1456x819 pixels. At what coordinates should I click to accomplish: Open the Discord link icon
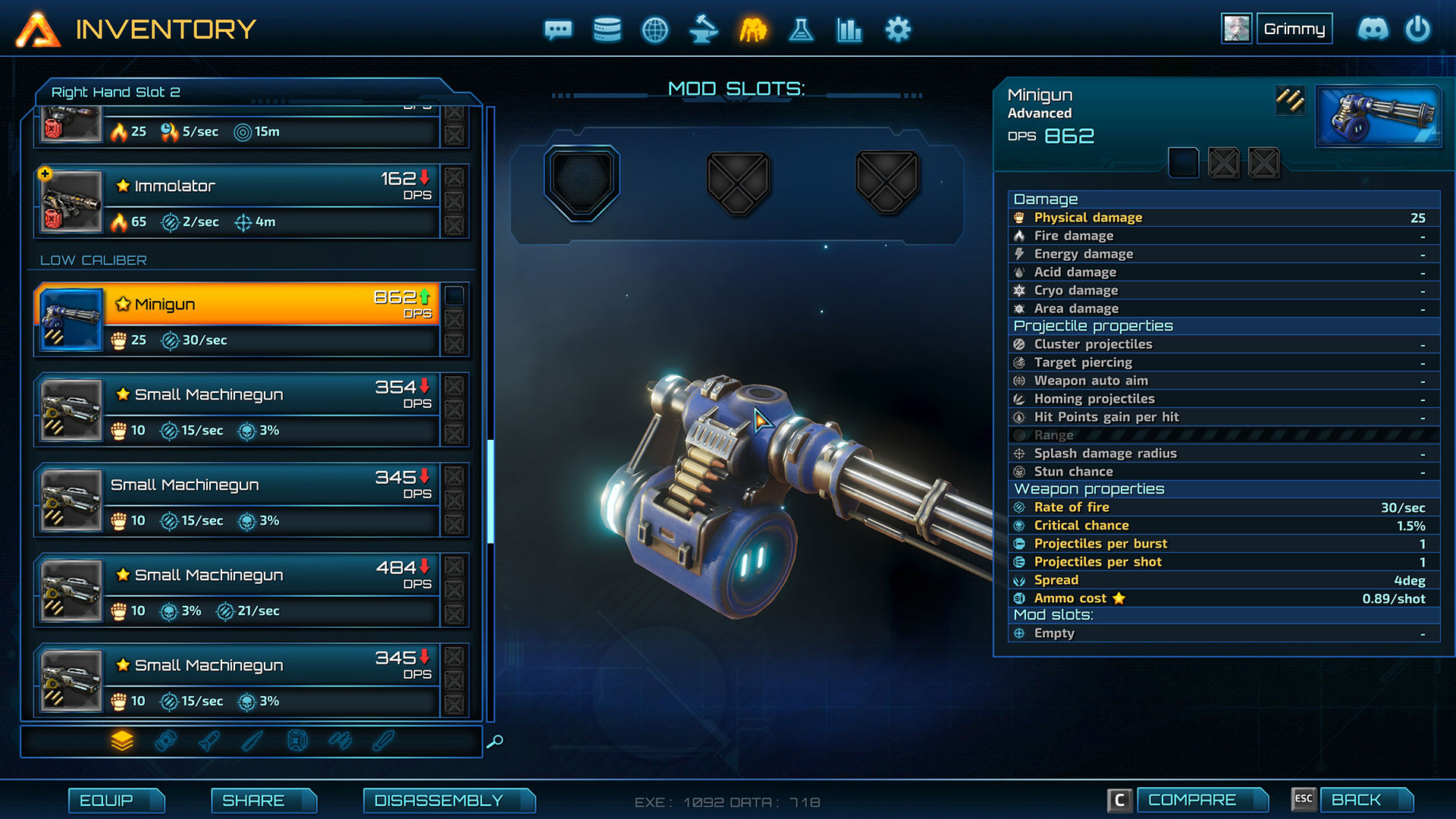1373,30
